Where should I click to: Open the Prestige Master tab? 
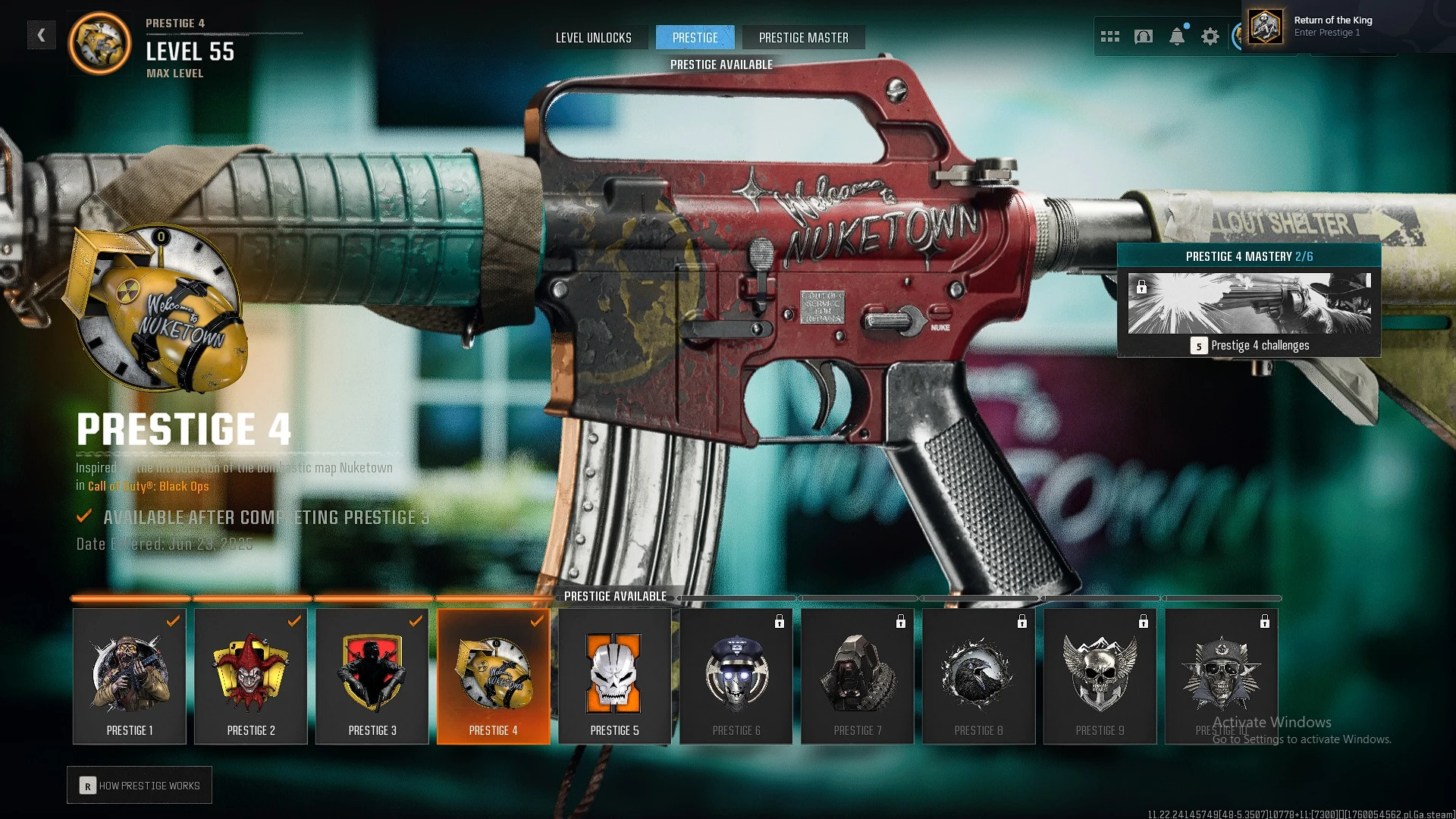pos(803,37)
